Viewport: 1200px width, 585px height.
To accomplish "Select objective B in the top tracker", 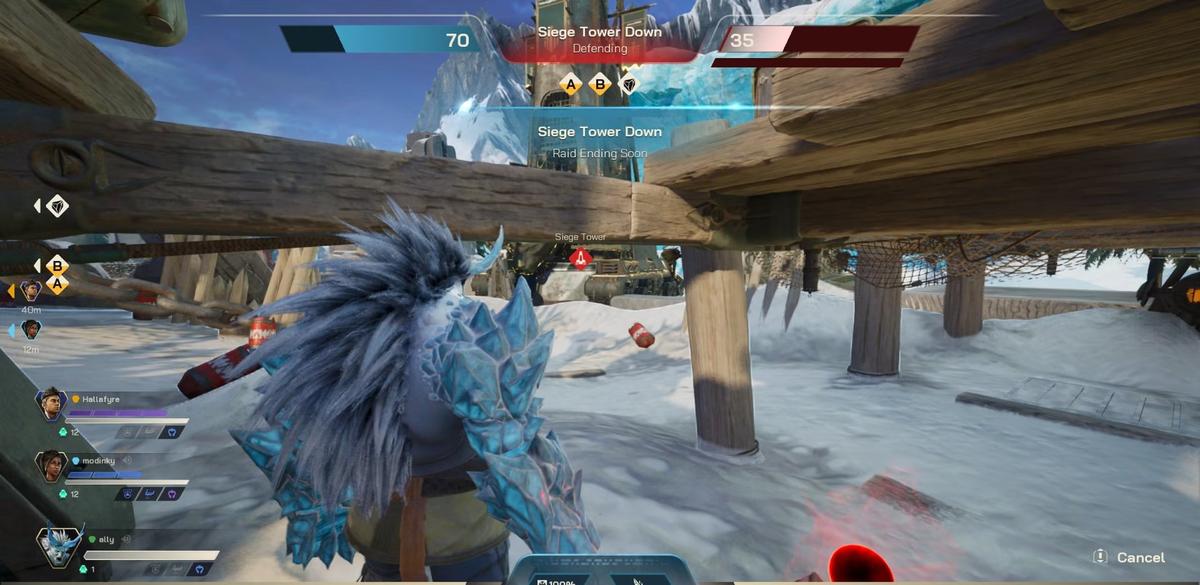I will pos(600,85).
